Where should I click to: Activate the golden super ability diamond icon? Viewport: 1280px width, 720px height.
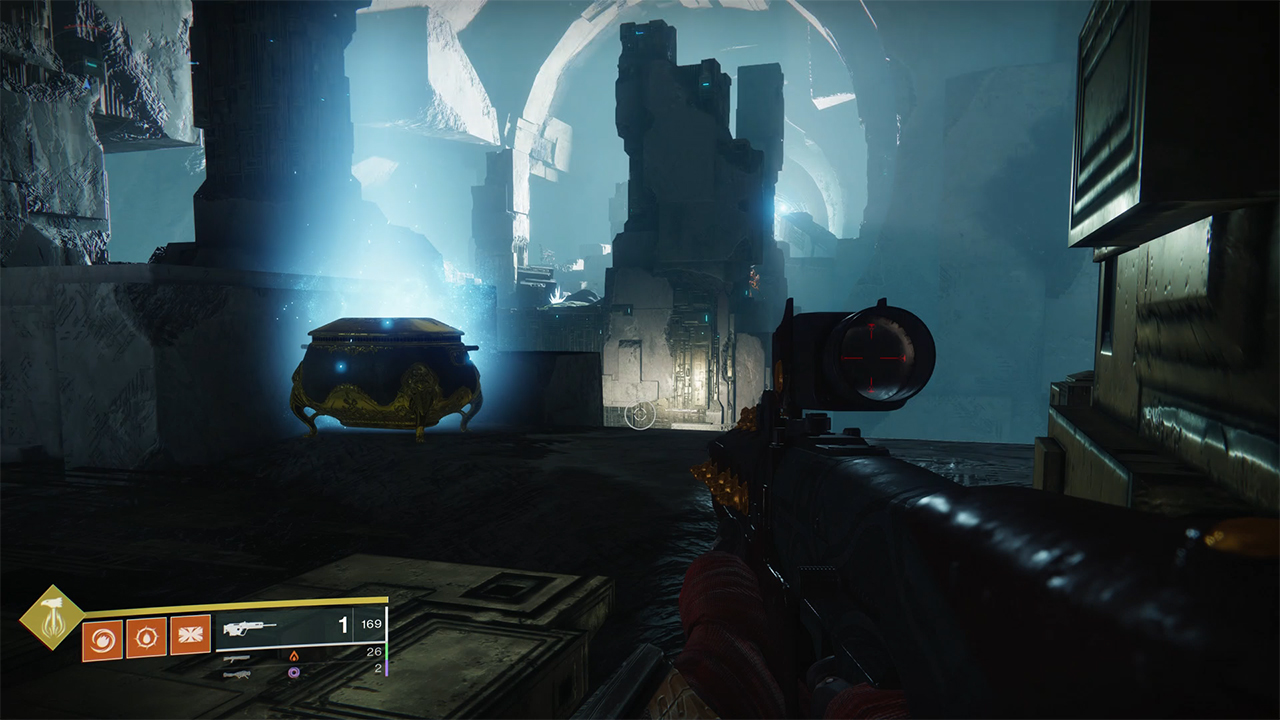[51, 617]
